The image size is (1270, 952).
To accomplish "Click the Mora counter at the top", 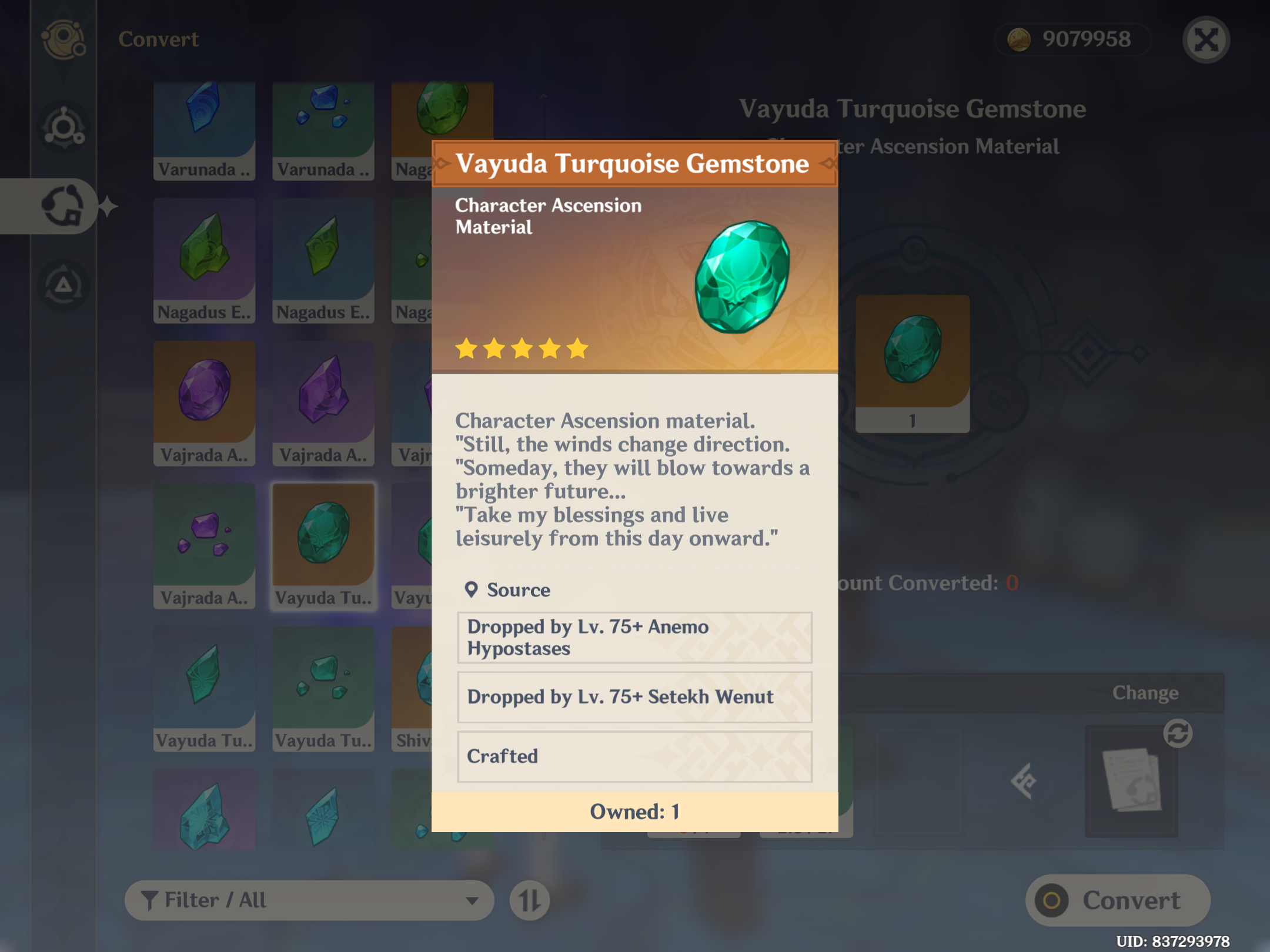I will 1071,39.
